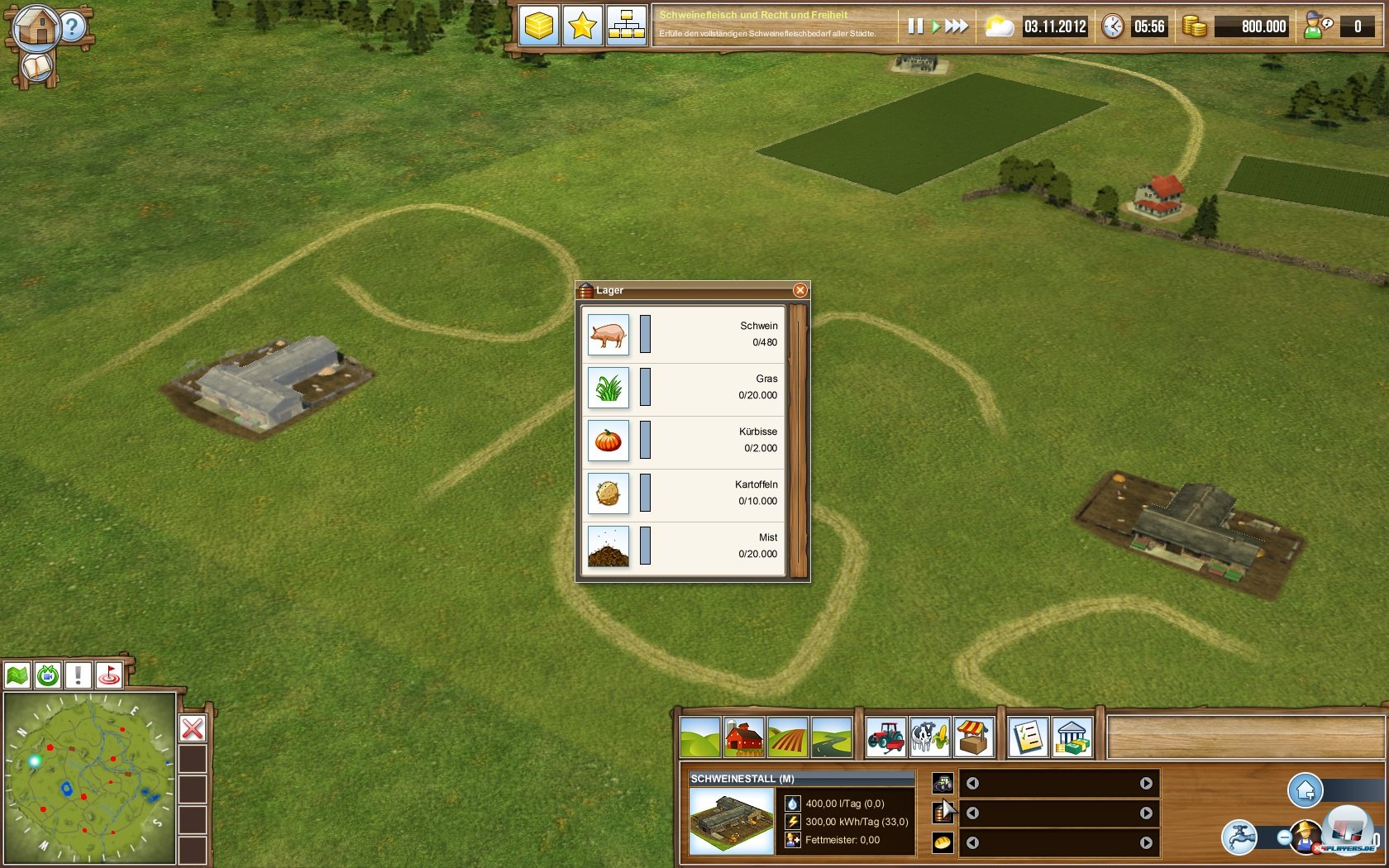
Task: Open the cow and corn menu
Action: pyautogui.click(x=929, y=737)
